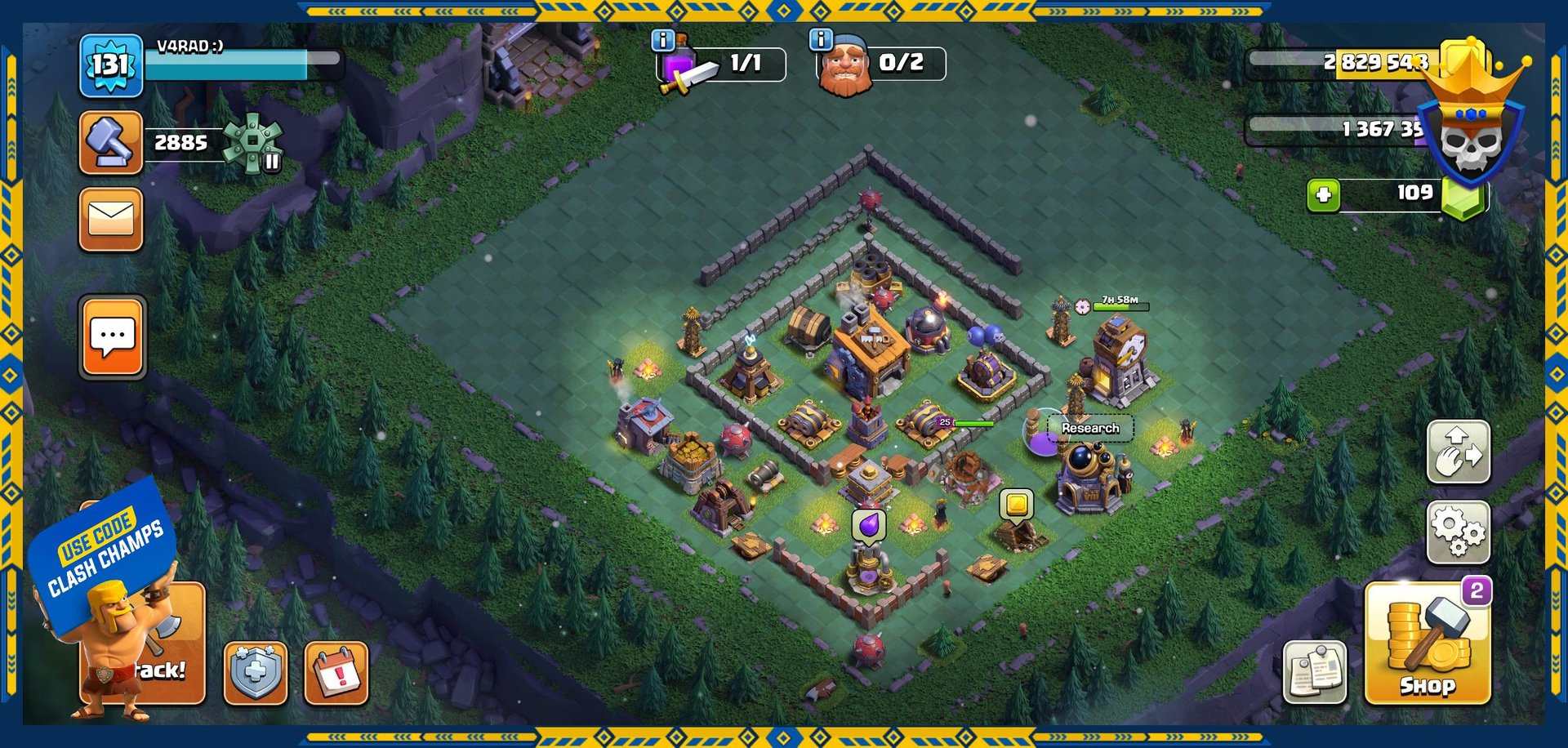Image resolution: width=1568 pixels, height=748 pixels.
Task: Open the shield protection button
Action: 256,673
